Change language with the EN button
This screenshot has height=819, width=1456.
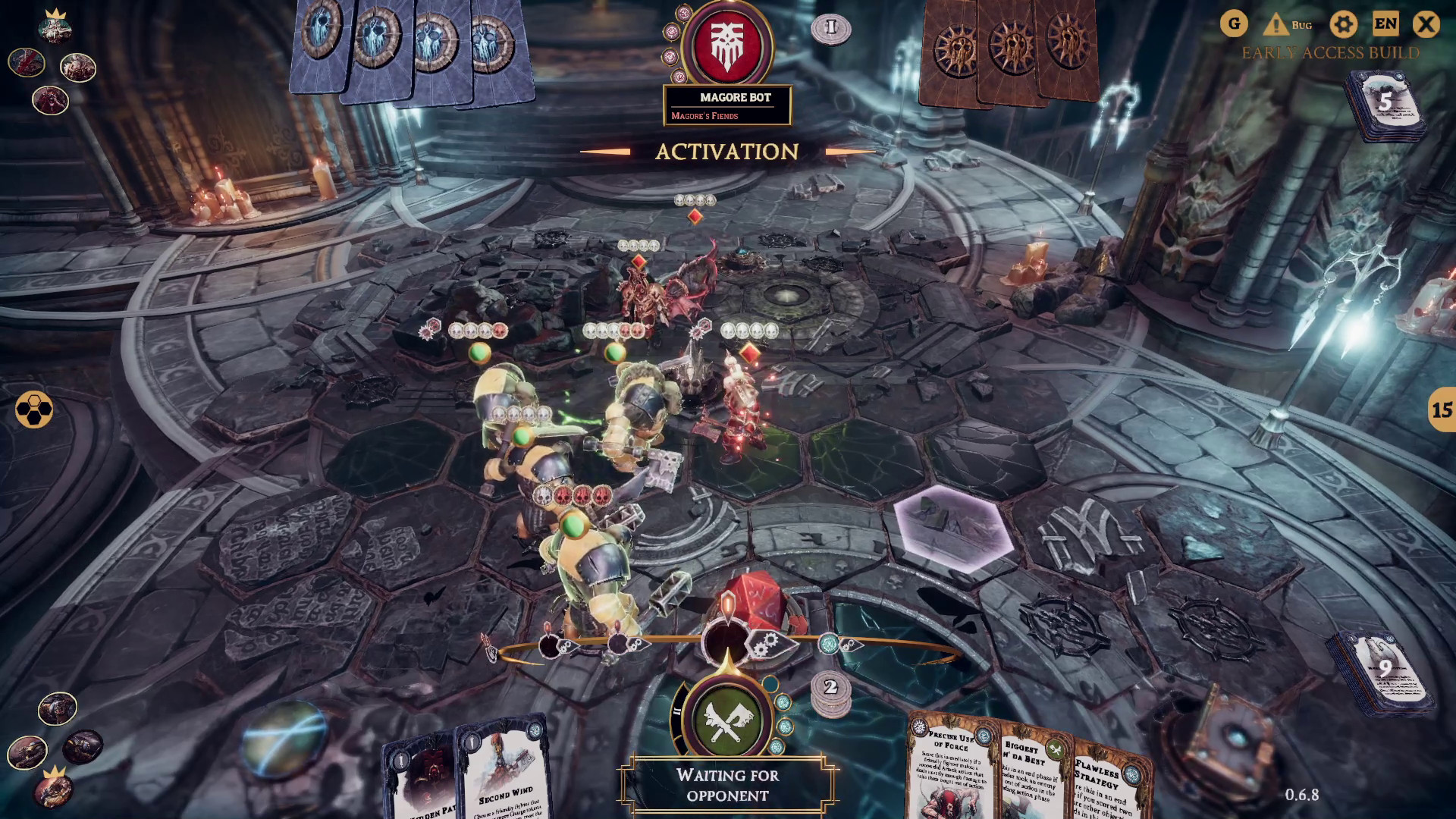point(1385,24)
